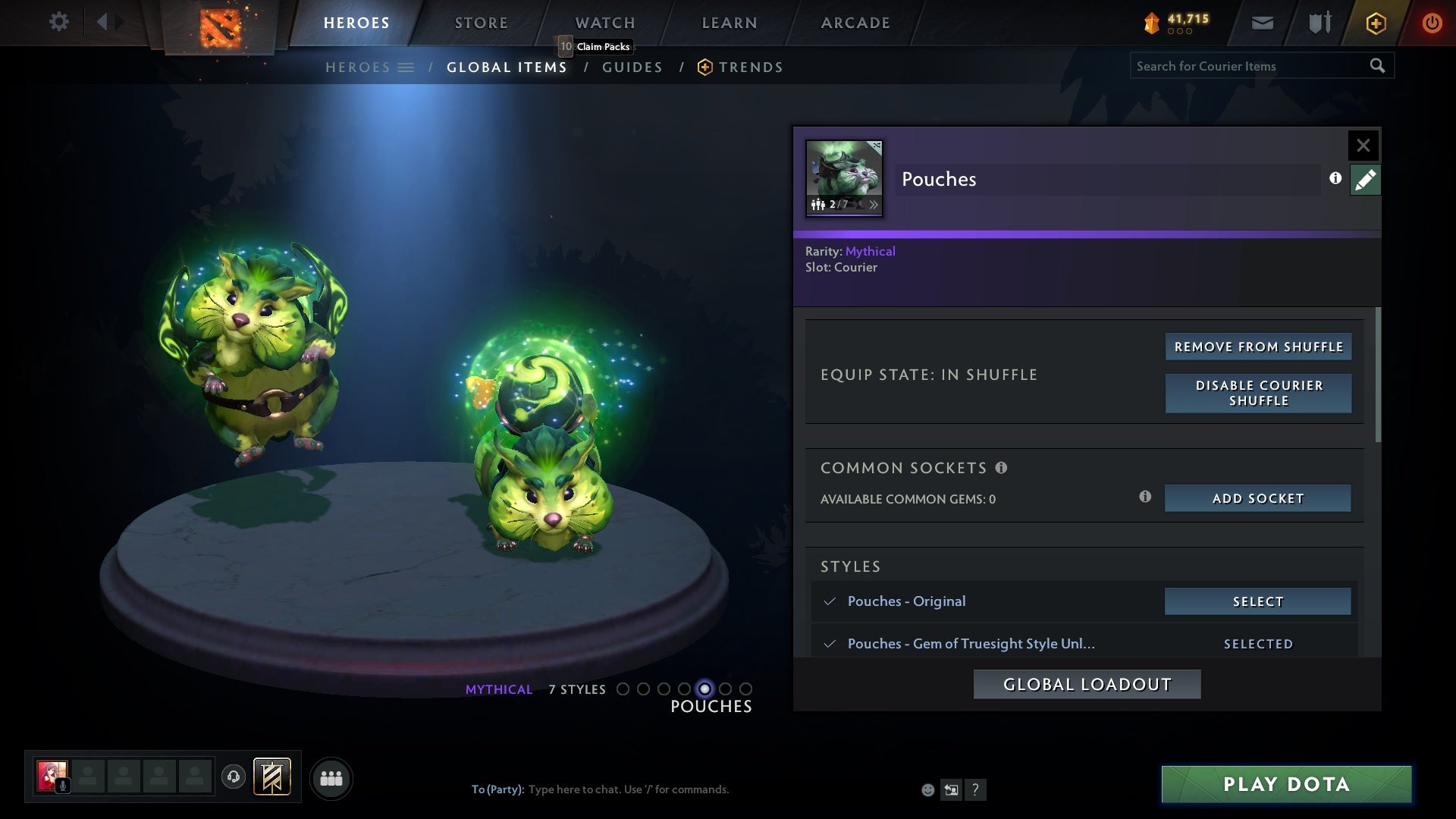This screenshot has width=1456, height=819.
Task: Open mail notifications
Action: point(1262,22)
